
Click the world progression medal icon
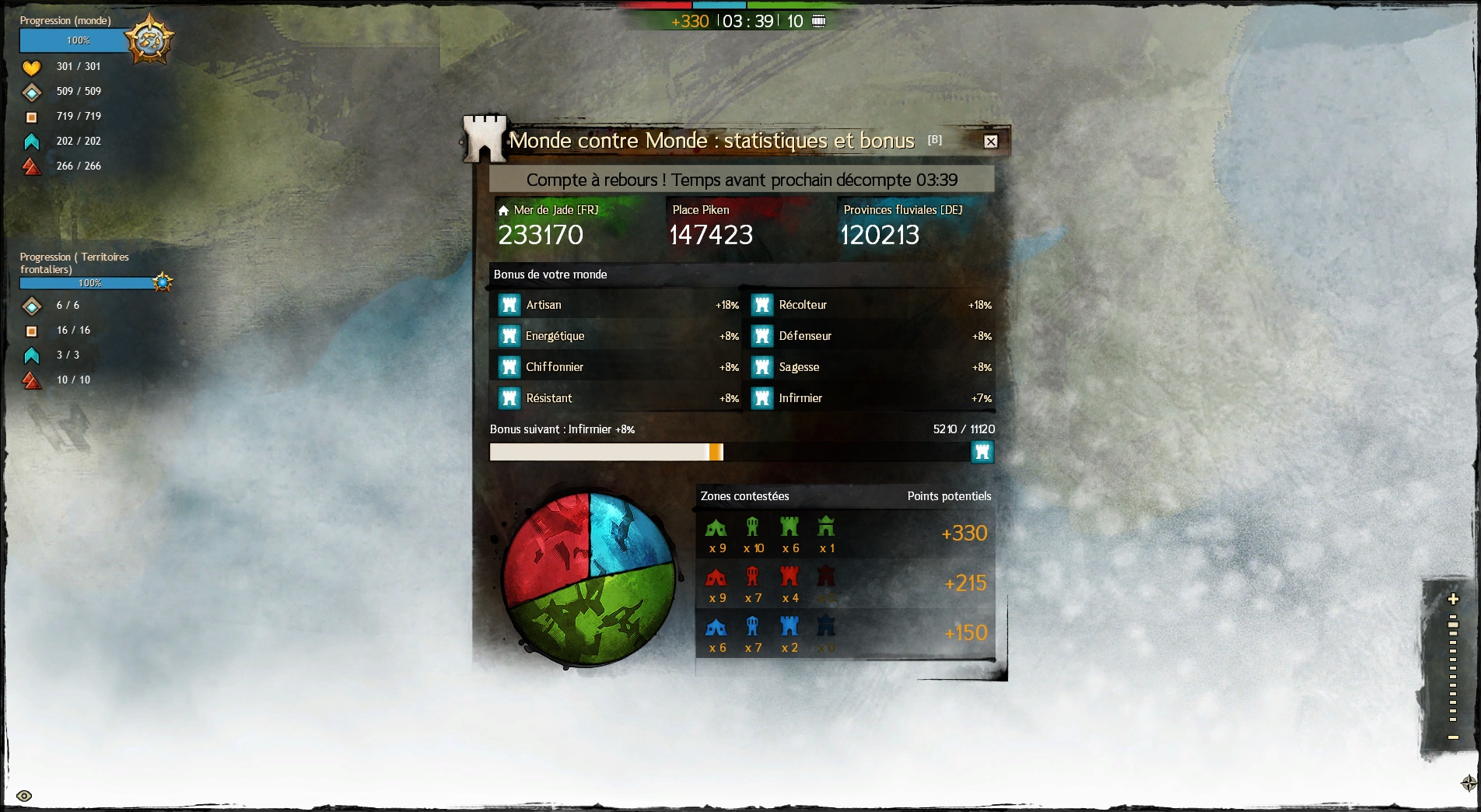pyautogui.click(x=149, y=40)
